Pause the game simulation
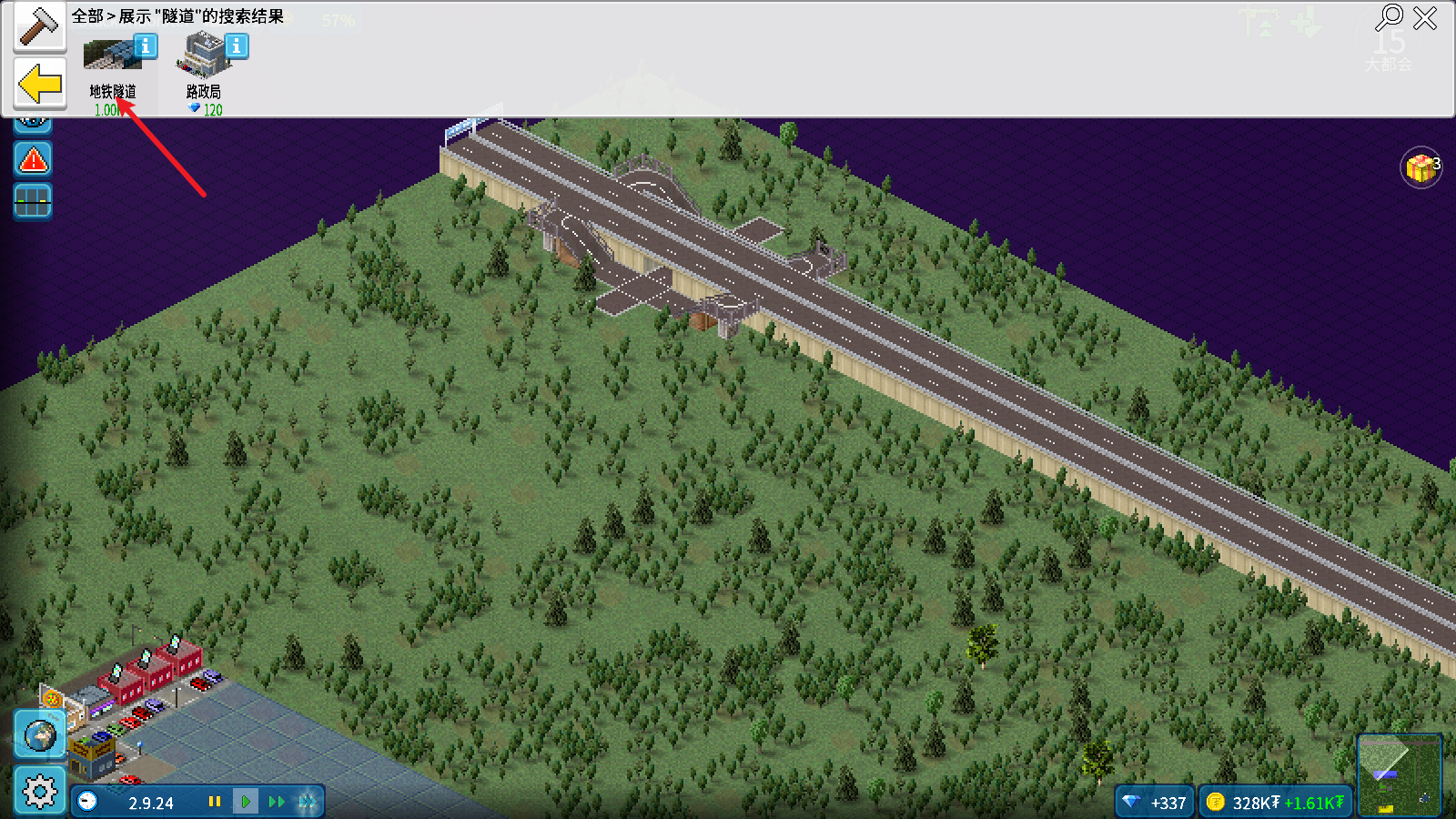The width and height of the screenshot is (1456, 819). [x=215, y=802]
